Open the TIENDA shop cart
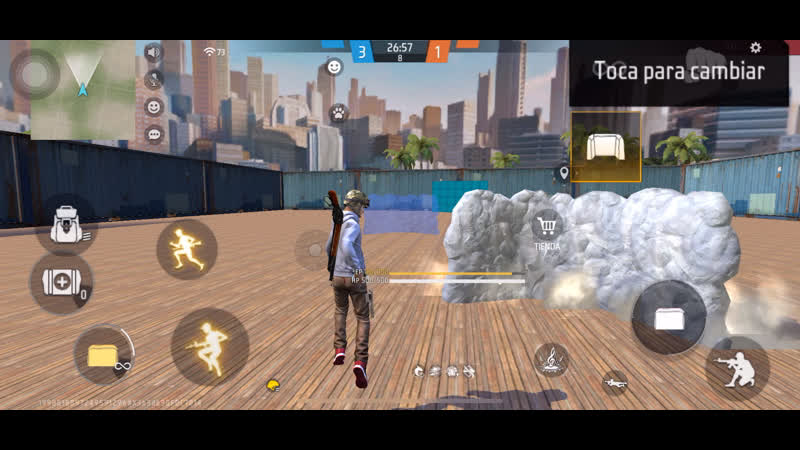Viewport: 800px width, 450px height. click(546, 228)
